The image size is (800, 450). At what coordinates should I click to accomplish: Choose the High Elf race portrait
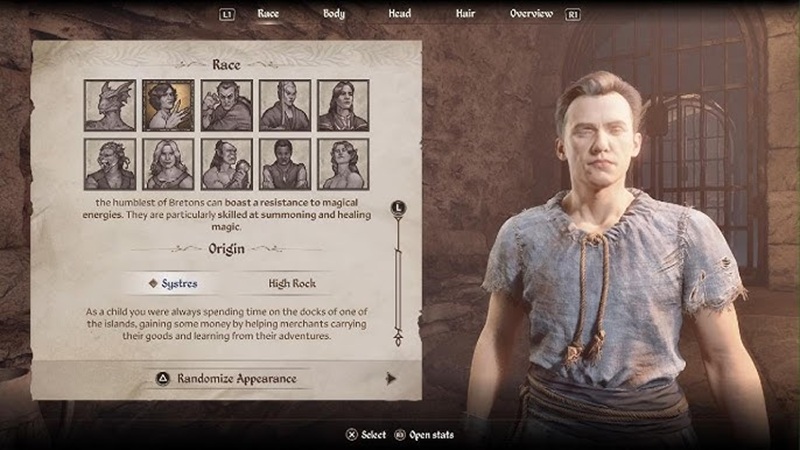pyautogui.click(x=285, y=106)
